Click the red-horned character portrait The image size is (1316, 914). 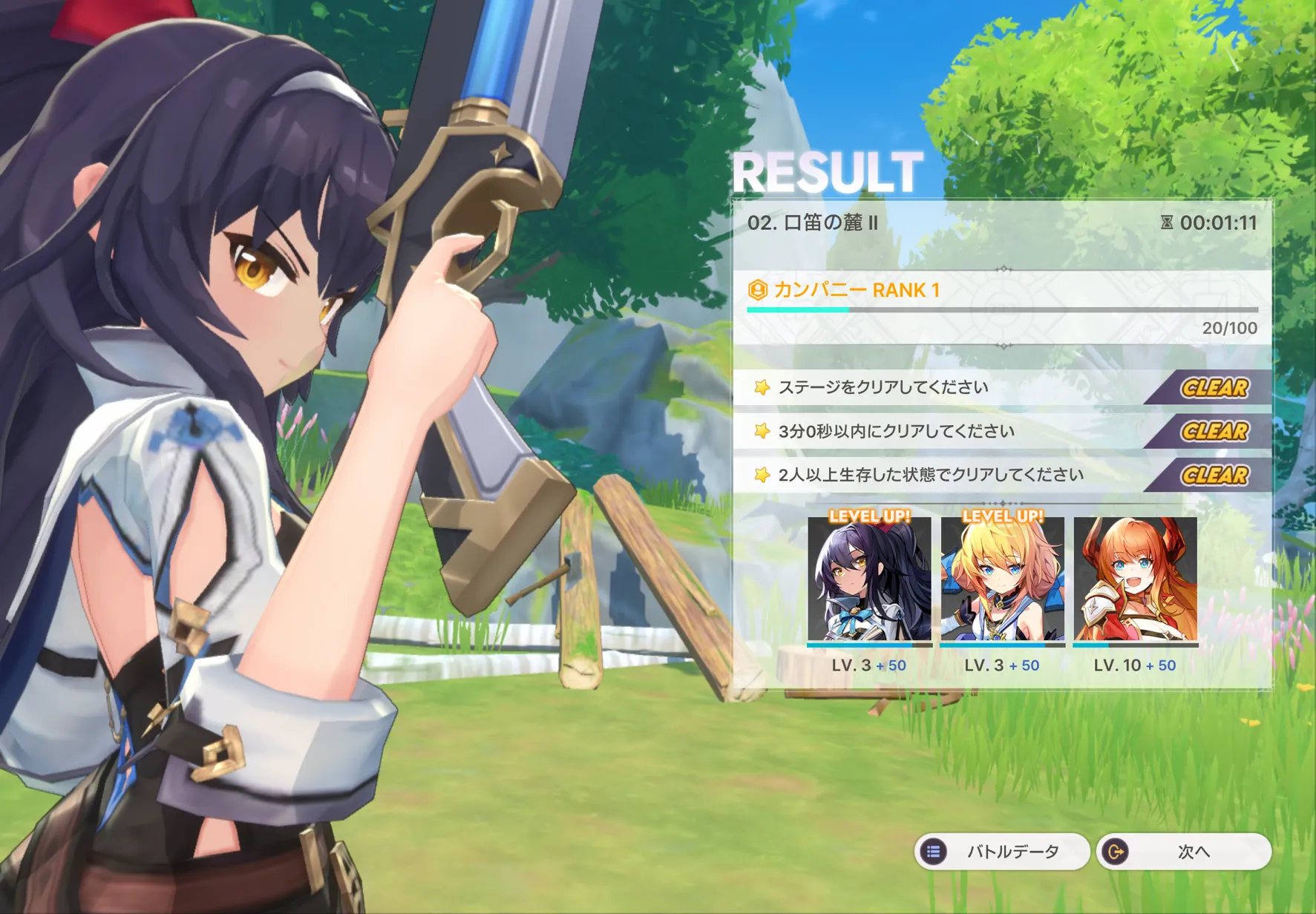[1135, 579]
